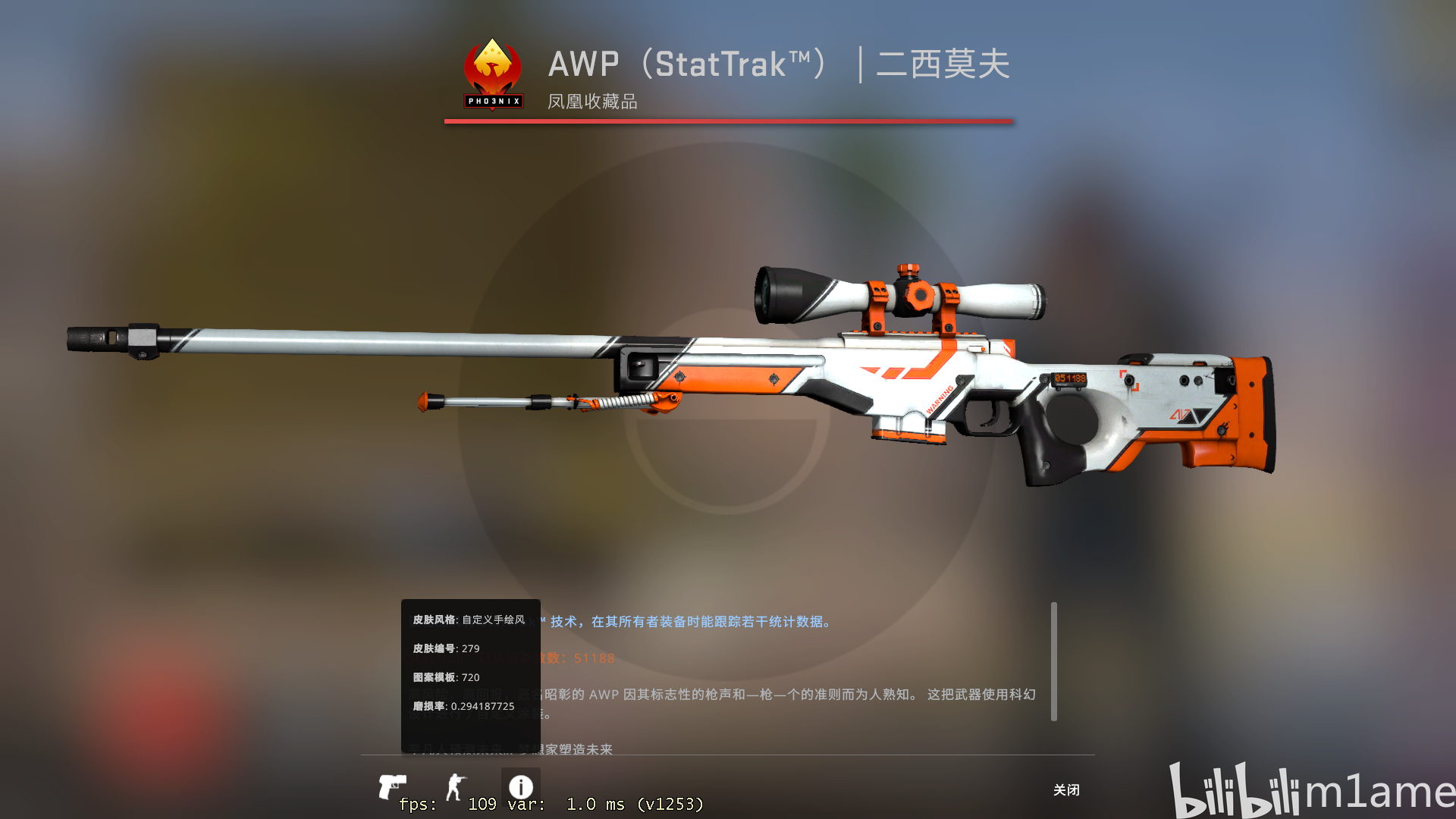Image resolution: width=1456 pixels, height=819 pixels.
Task: Click the 皮肤编号 279 entry in tooltip
Action: [x=445, y=648]
